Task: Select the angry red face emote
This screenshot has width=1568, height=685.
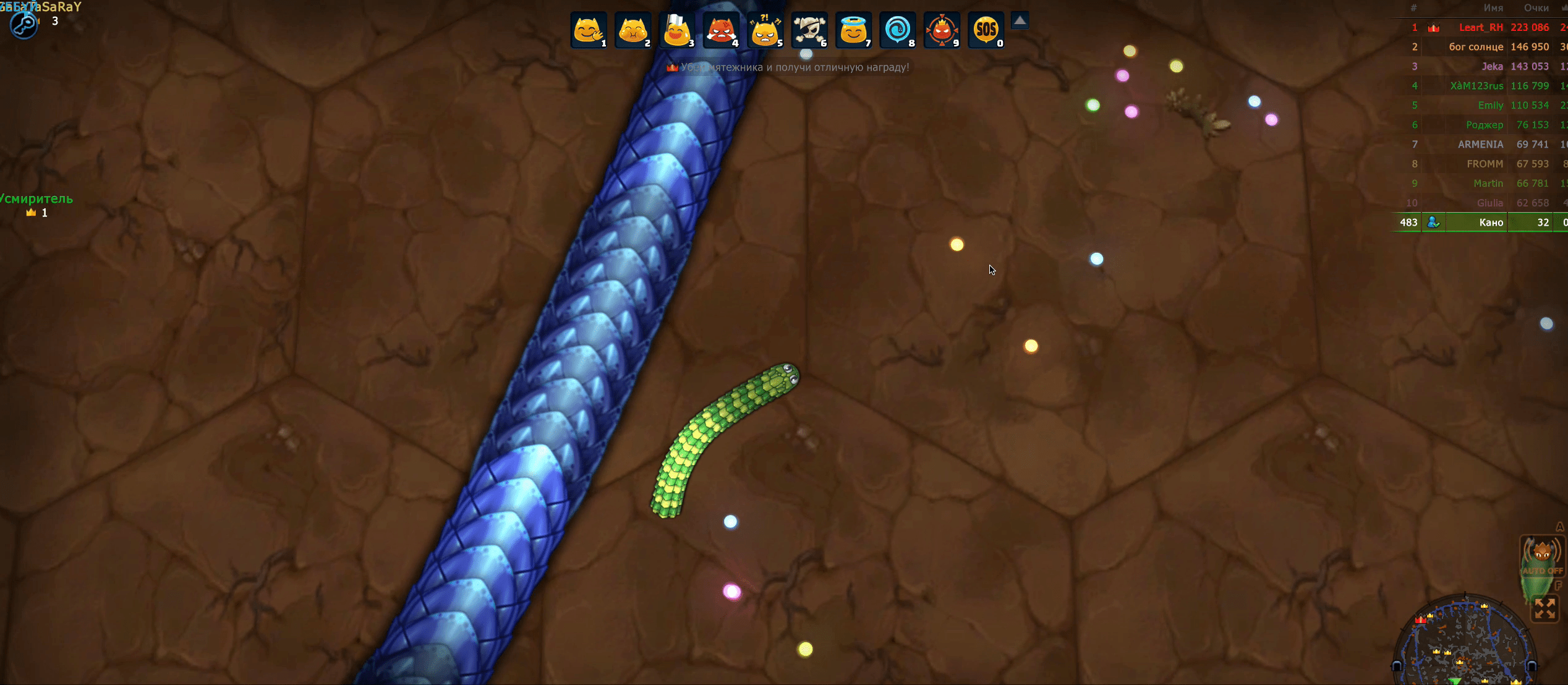Action: [x=721, y=30]
